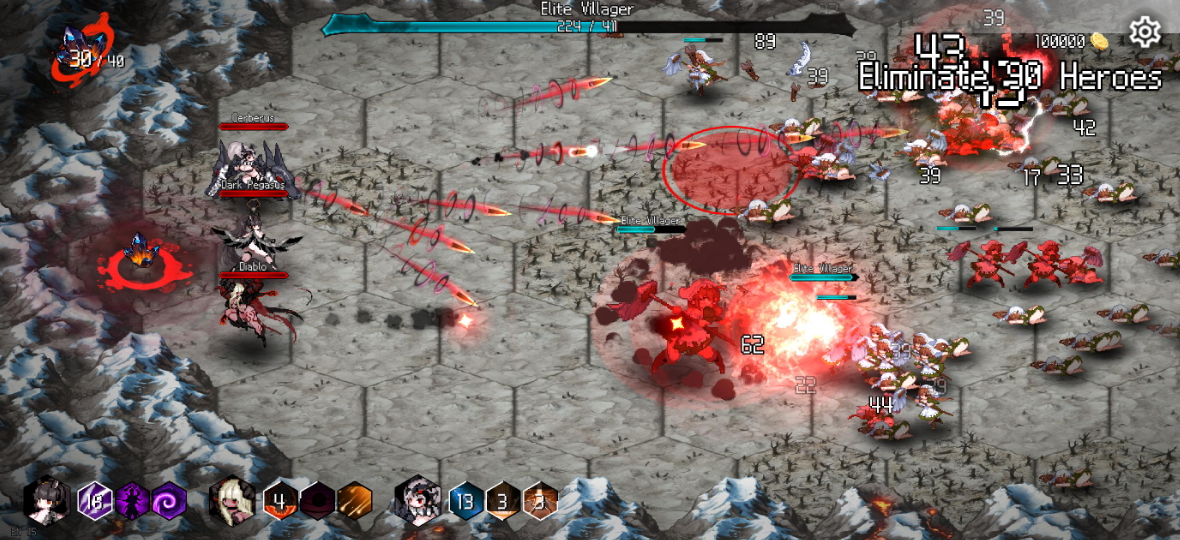Cast the purple spiral vortex skill
Image resolution: width=1180 pixels, height=540 pixels.
[166, 499]
